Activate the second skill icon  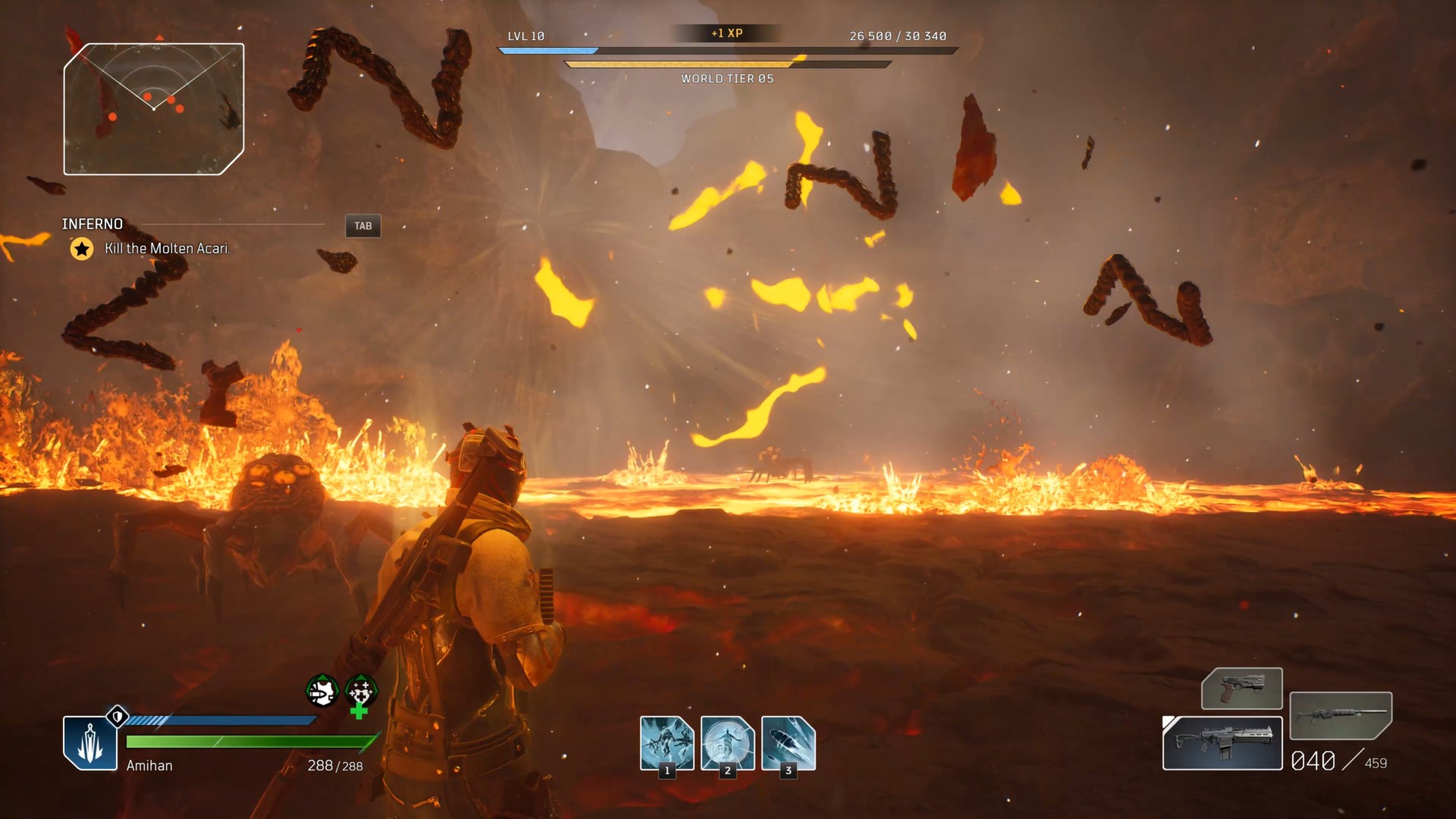point(727,743)
